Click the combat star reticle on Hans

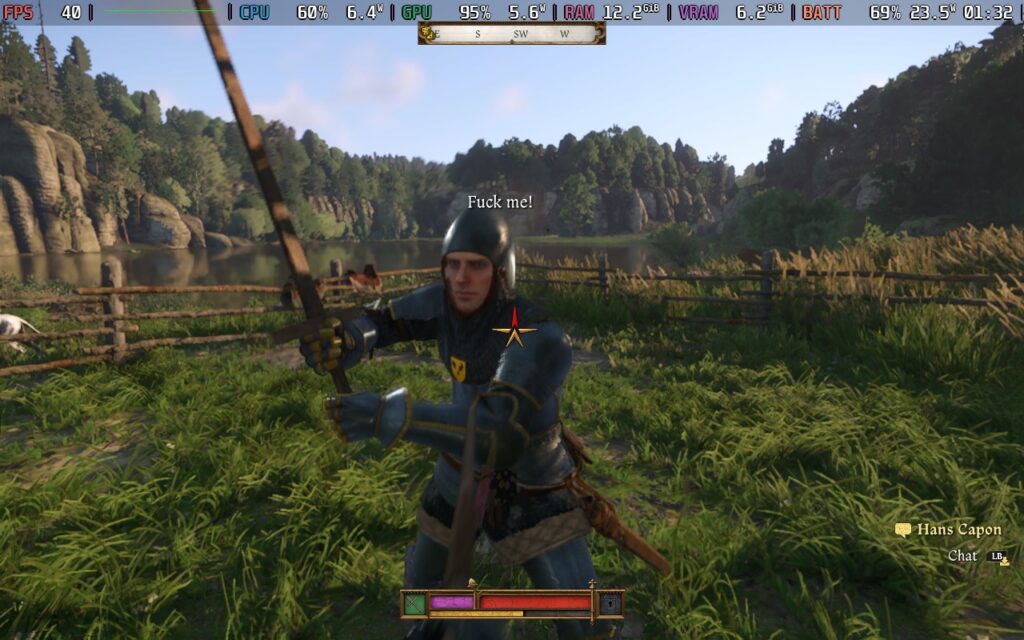click(x=514, y=329)
